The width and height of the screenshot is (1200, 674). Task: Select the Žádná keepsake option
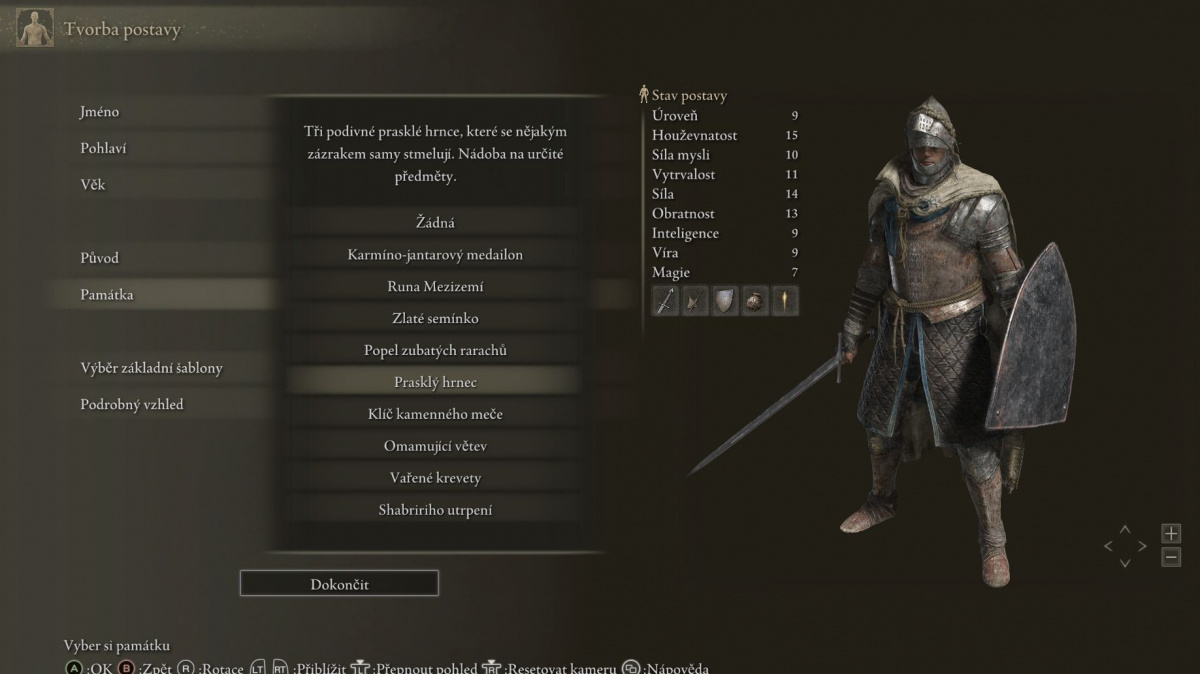435,222
